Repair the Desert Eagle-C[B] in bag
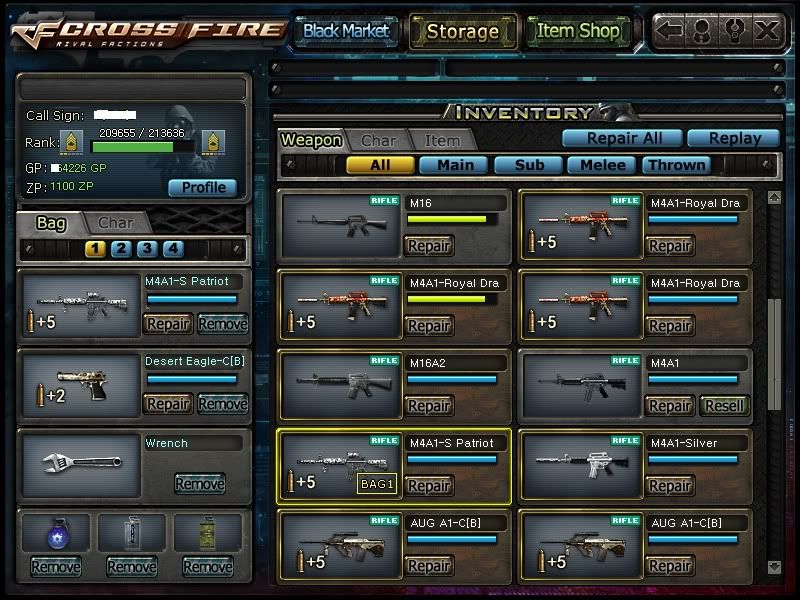Screen dimensions: 800x600 (x=168, y=404)
